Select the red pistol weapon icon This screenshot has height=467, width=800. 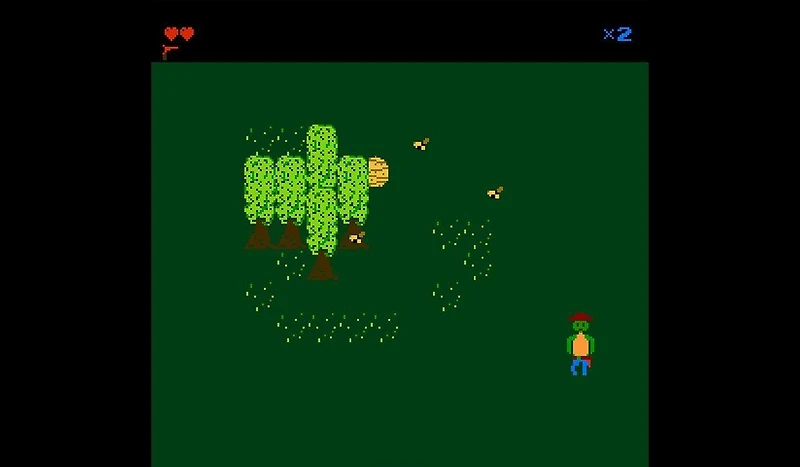tap(170, 51)
